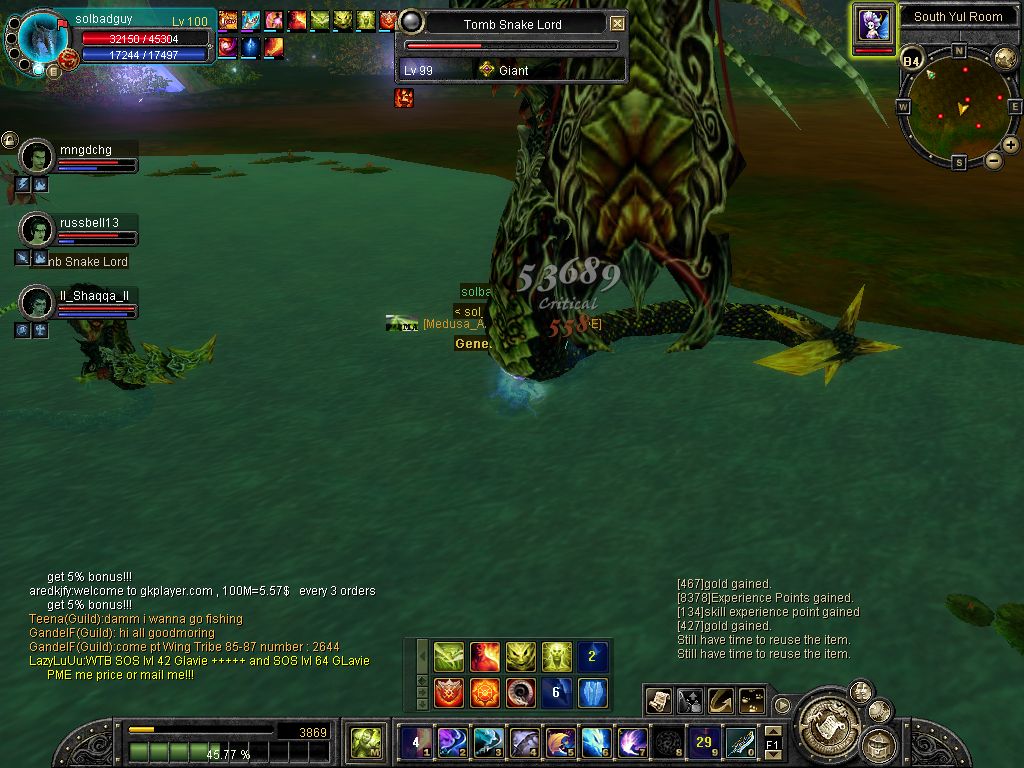
Task: Open the helmet character menu button
Action: [880, 743]
